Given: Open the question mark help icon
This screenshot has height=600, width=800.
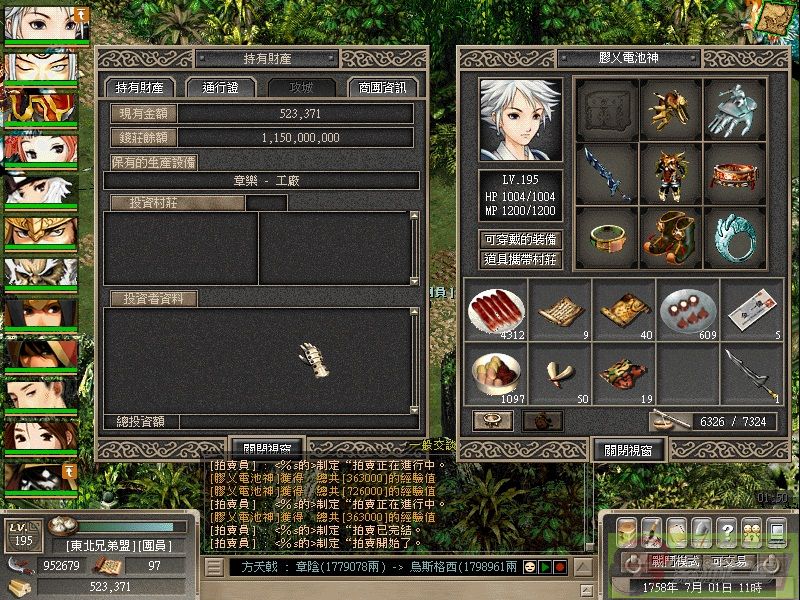Looking at the screenshot, I should click(728, 530).
